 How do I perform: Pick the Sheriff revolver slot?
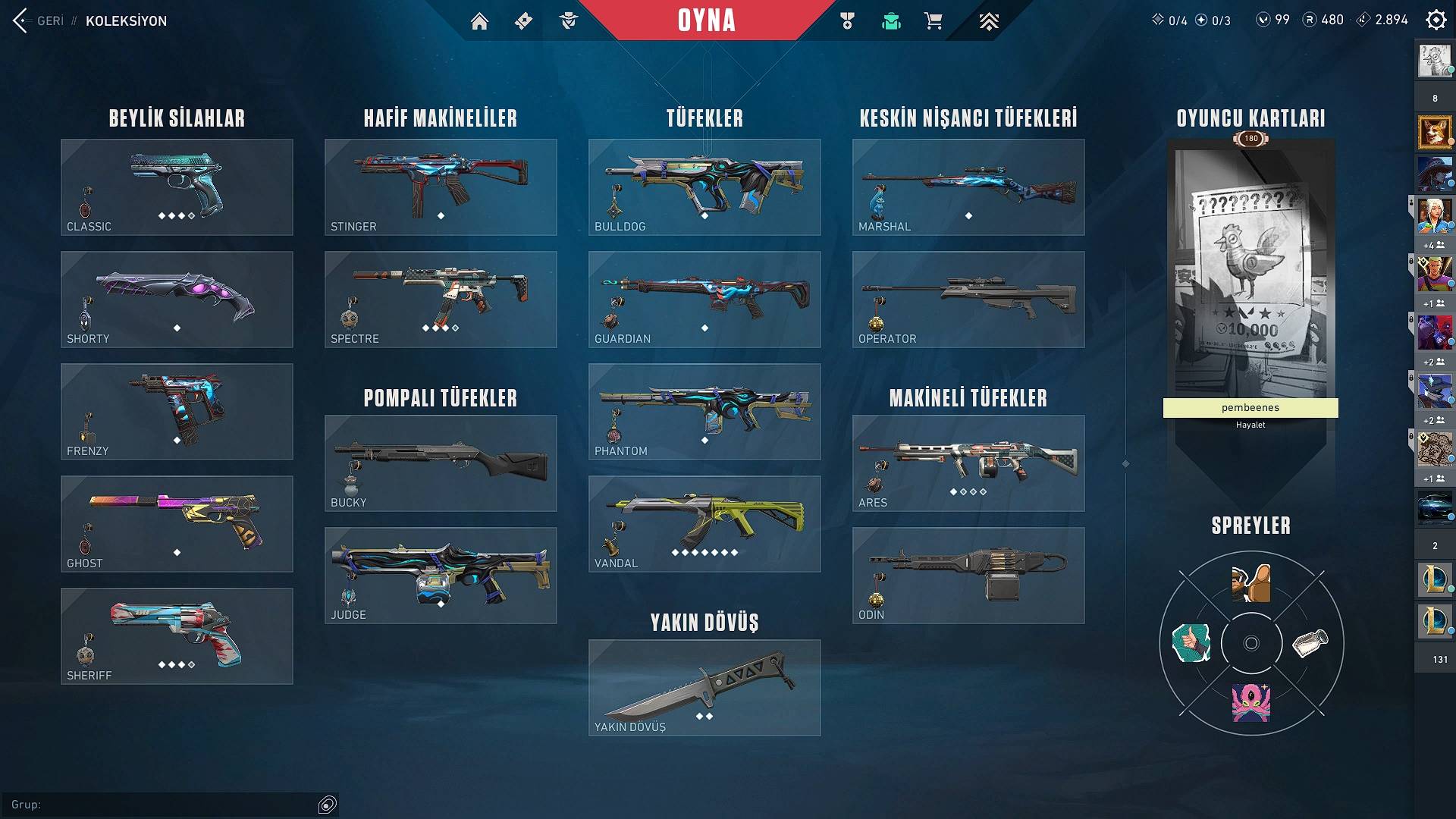[x=177, y=636]
